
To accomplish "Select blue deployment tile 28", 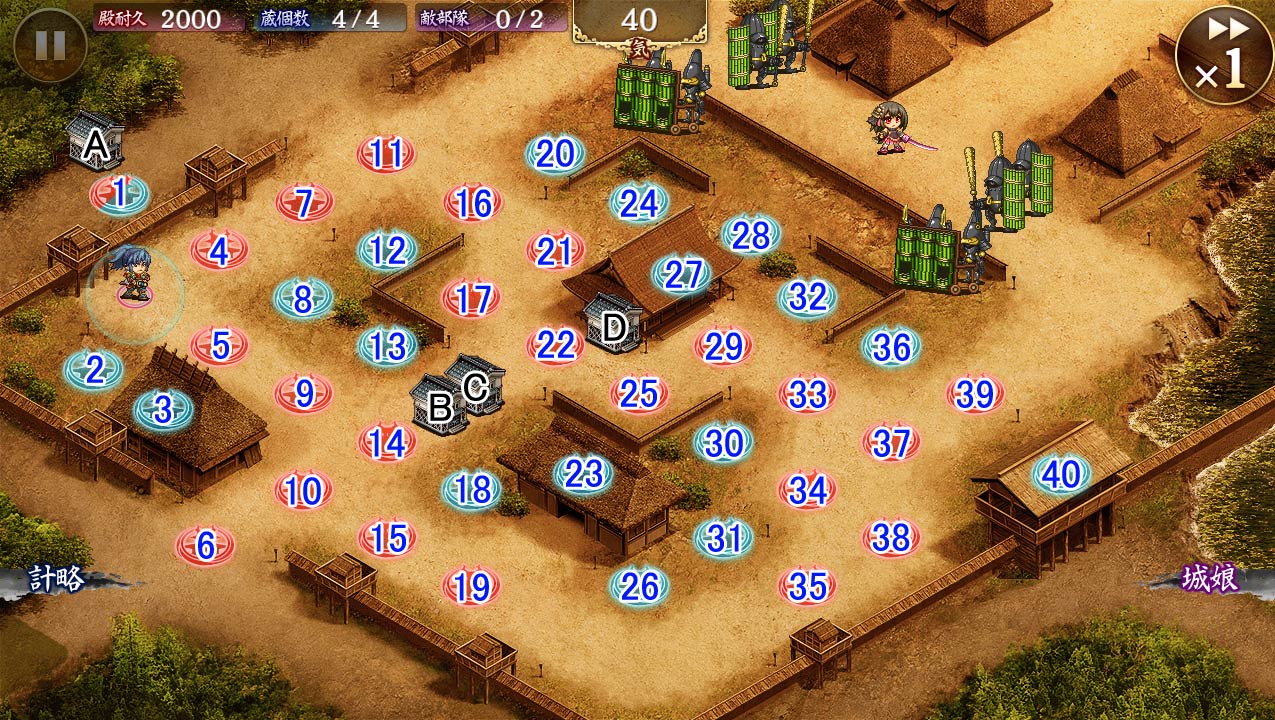I will 751,236.
